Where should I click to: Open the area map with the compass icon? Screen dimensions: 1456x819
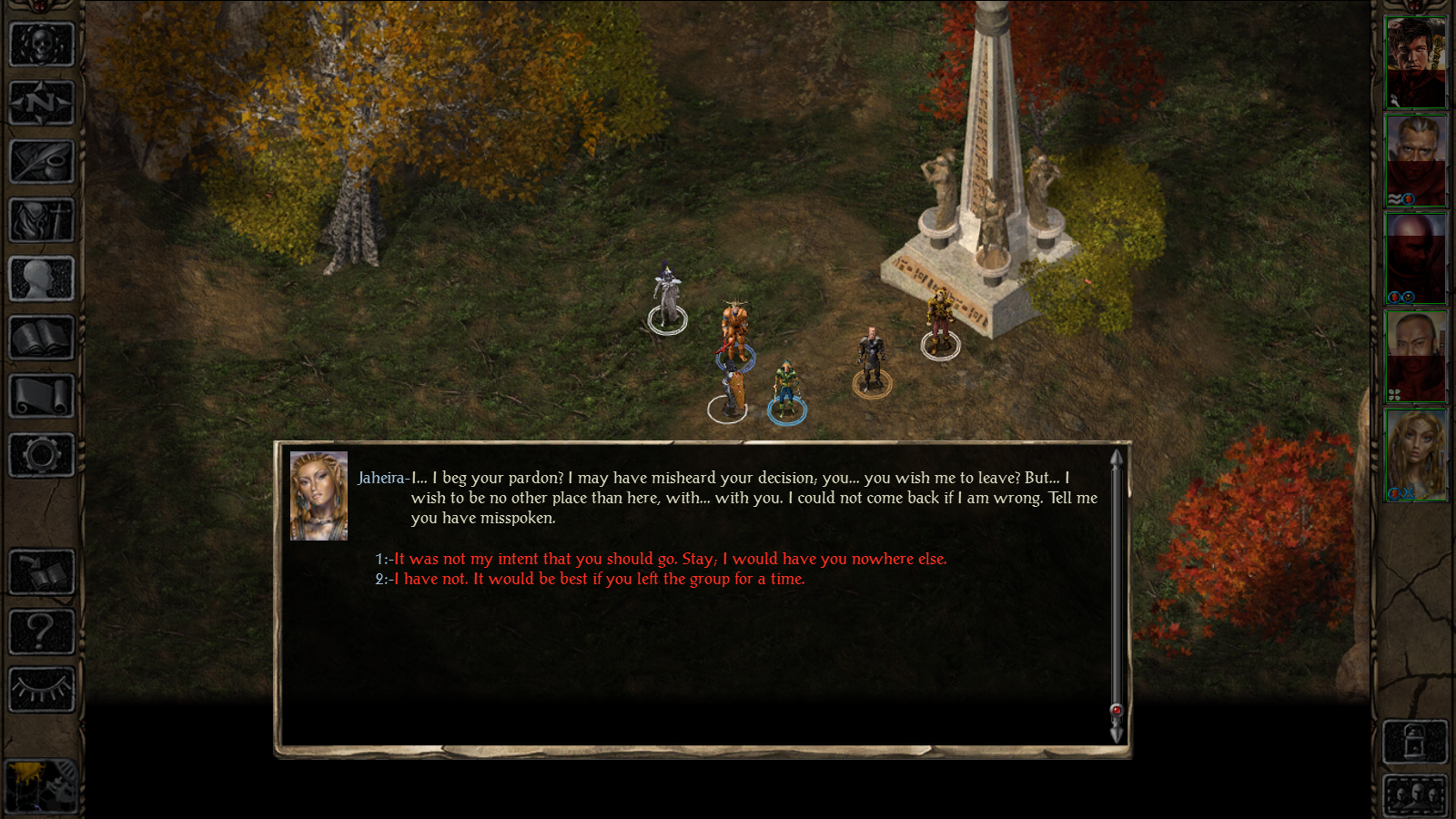[x=41, y=102]
